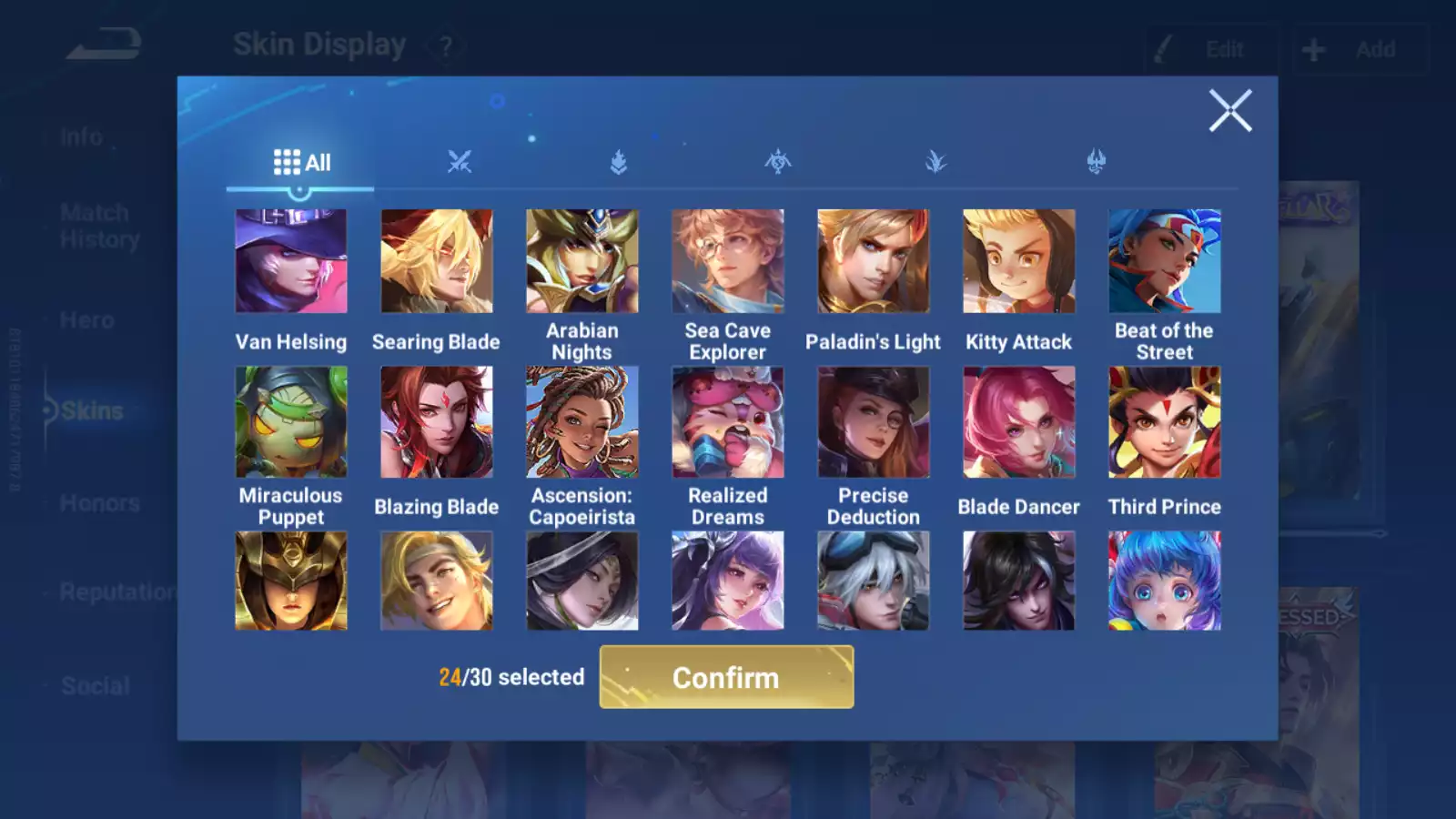Pick the Arabian Nights skin
Image resolution: width=1456 pixels, height=819 pixels.
(x=582, y=262)
